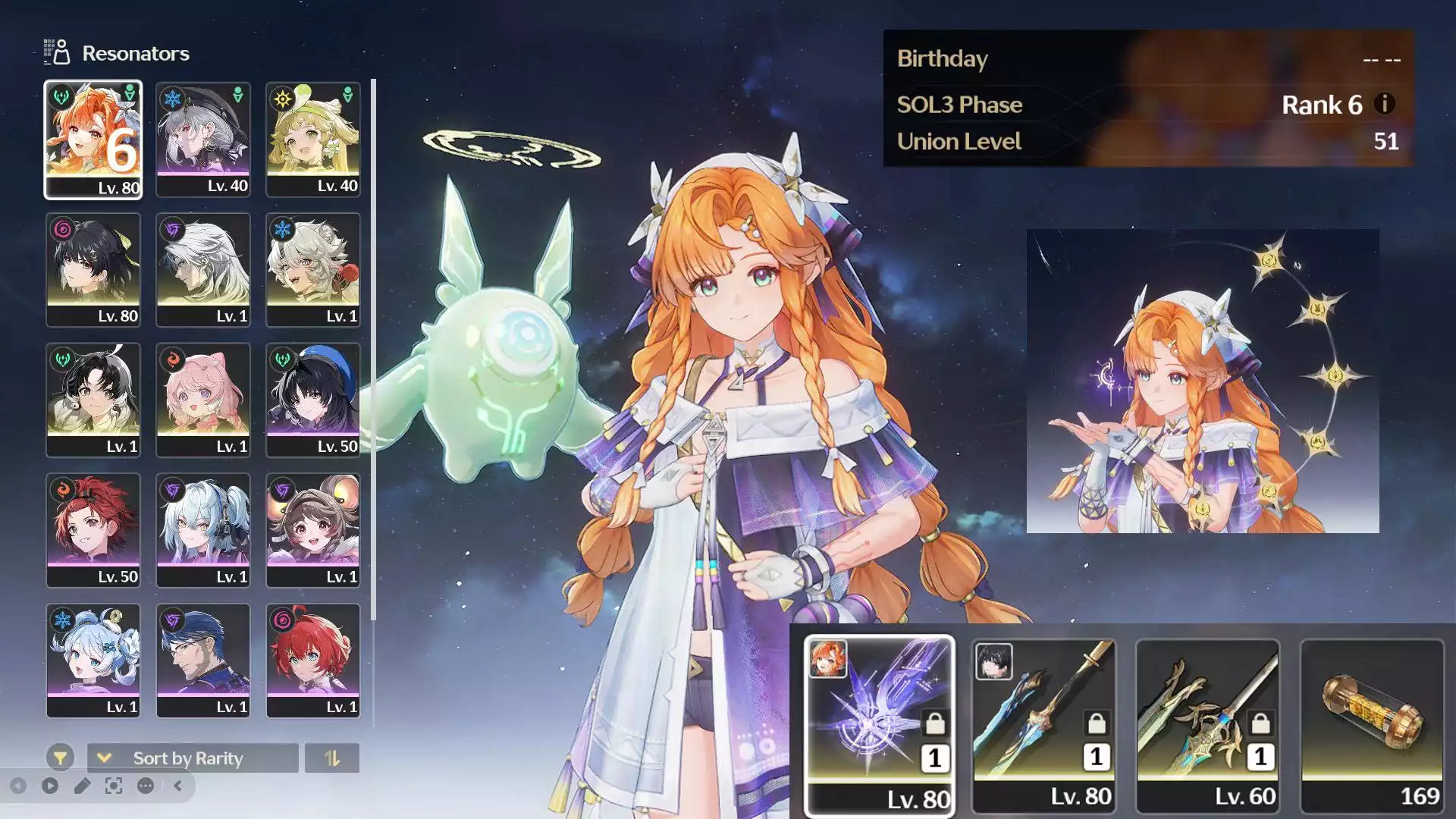Select the purple rectifier weapon Lv. 80
The width and height of the screenshot is (1456, 819).
coord(879,725)
